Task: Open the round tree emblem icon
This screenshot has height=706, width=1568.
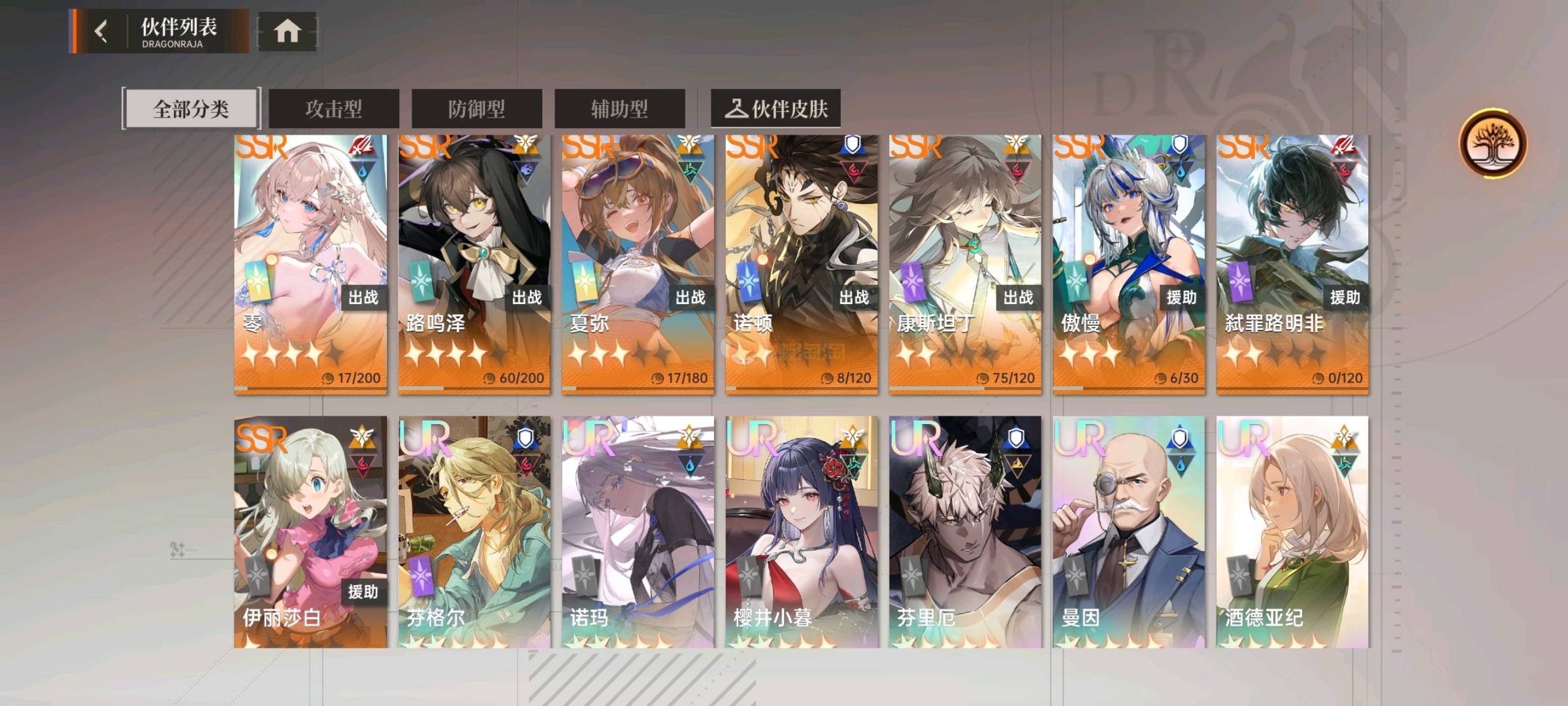Action: click(x=1493, y=144)
